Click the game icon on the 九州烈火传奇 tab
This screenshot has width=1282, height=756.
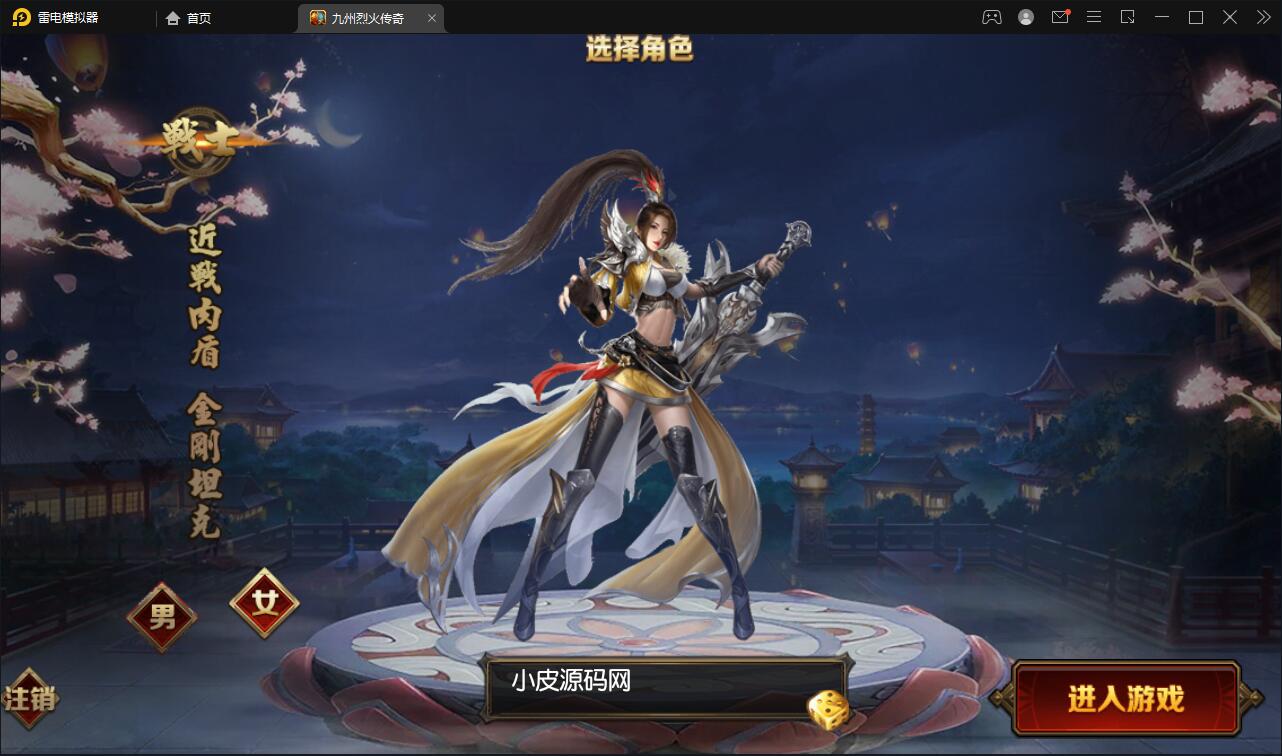(x=316, y=17)
